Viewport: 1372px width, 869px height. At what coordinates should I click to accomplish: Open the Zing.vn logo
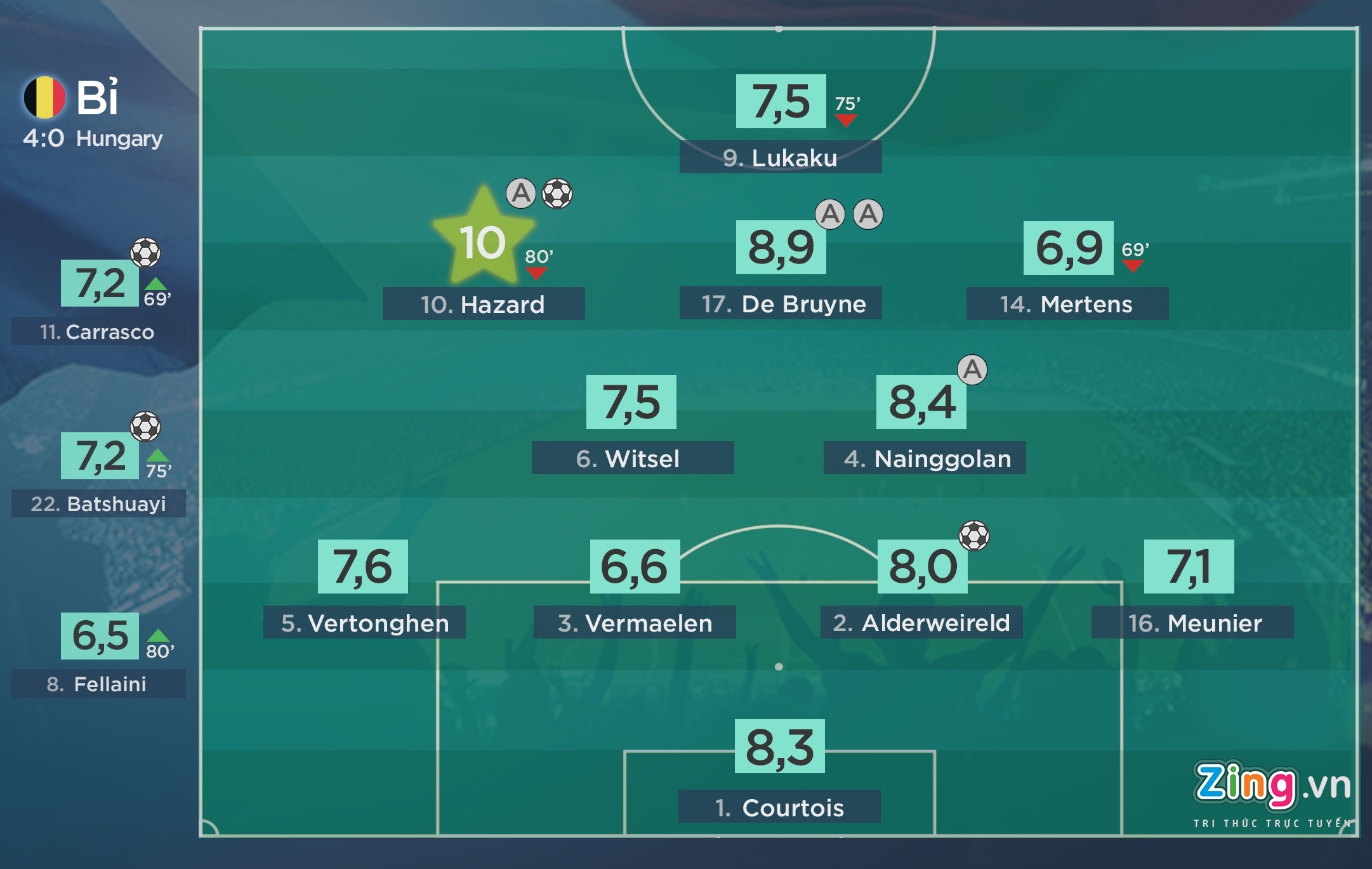[x=1271, y=788]
